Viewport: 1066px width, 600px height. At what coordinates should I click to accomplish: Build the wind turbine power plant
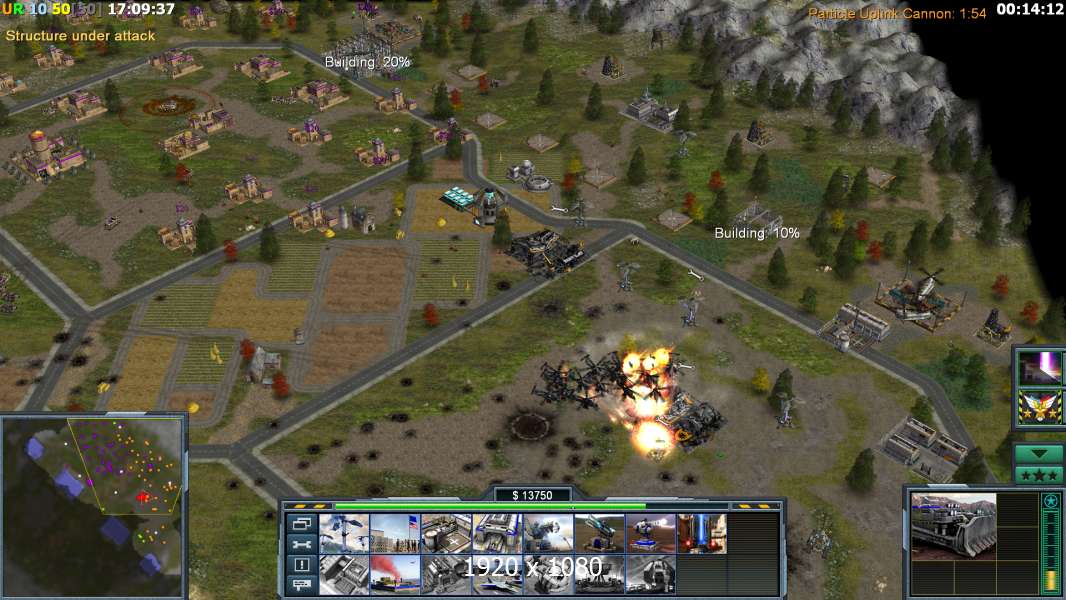pyautogui.click(x=344, y=533)
